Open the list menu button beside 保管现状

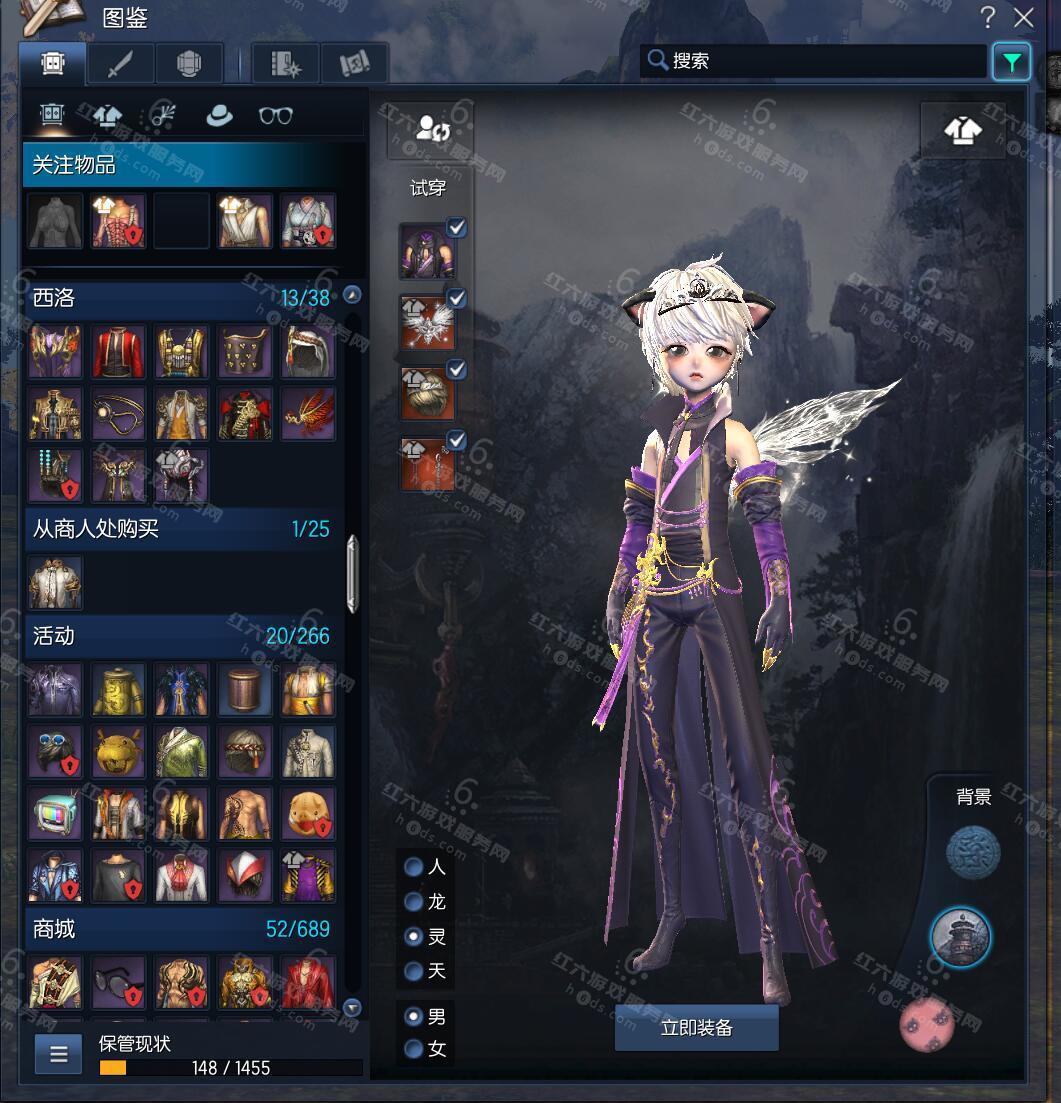(x=59, y=1053)
